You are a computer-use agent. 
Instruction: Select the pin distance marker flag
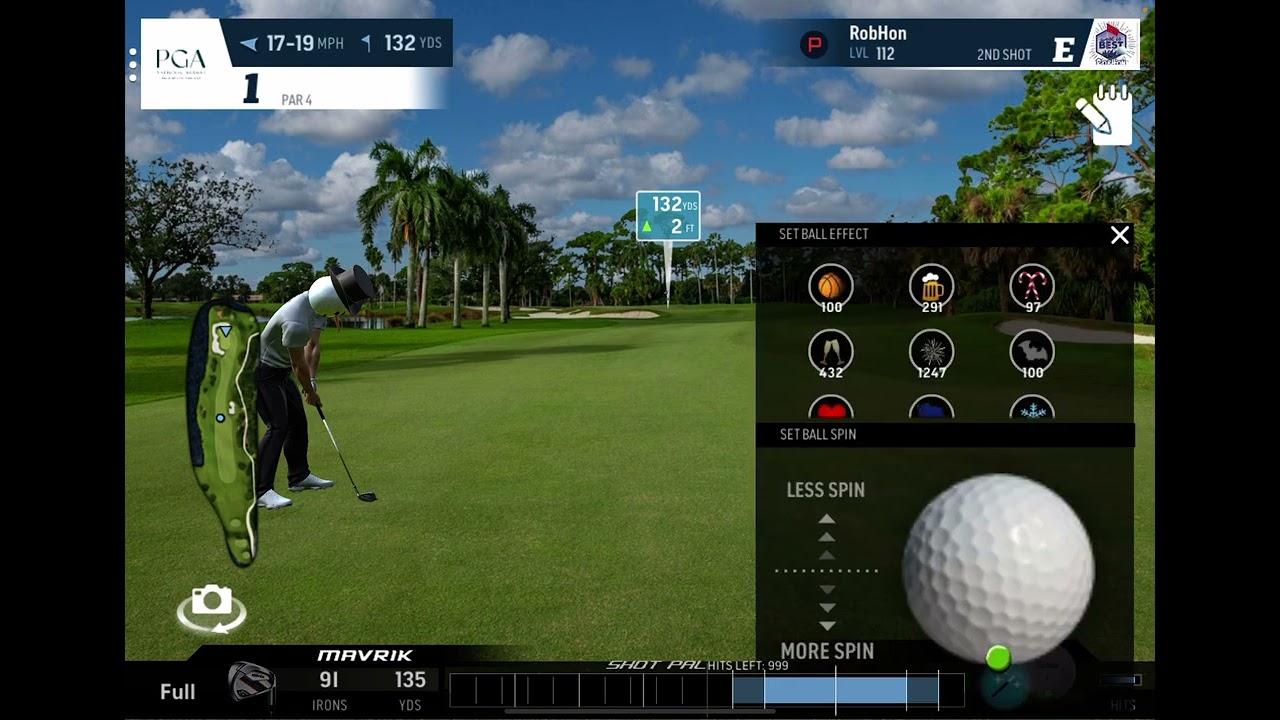coord(668,217)
